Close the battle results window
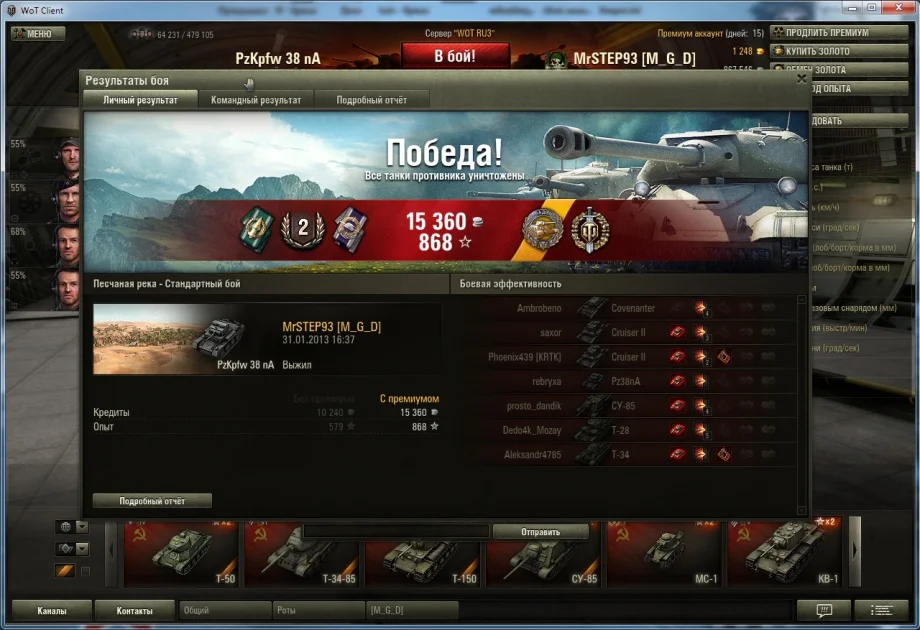The width and height of the screenshot is (920, 630). pos(801,78)
